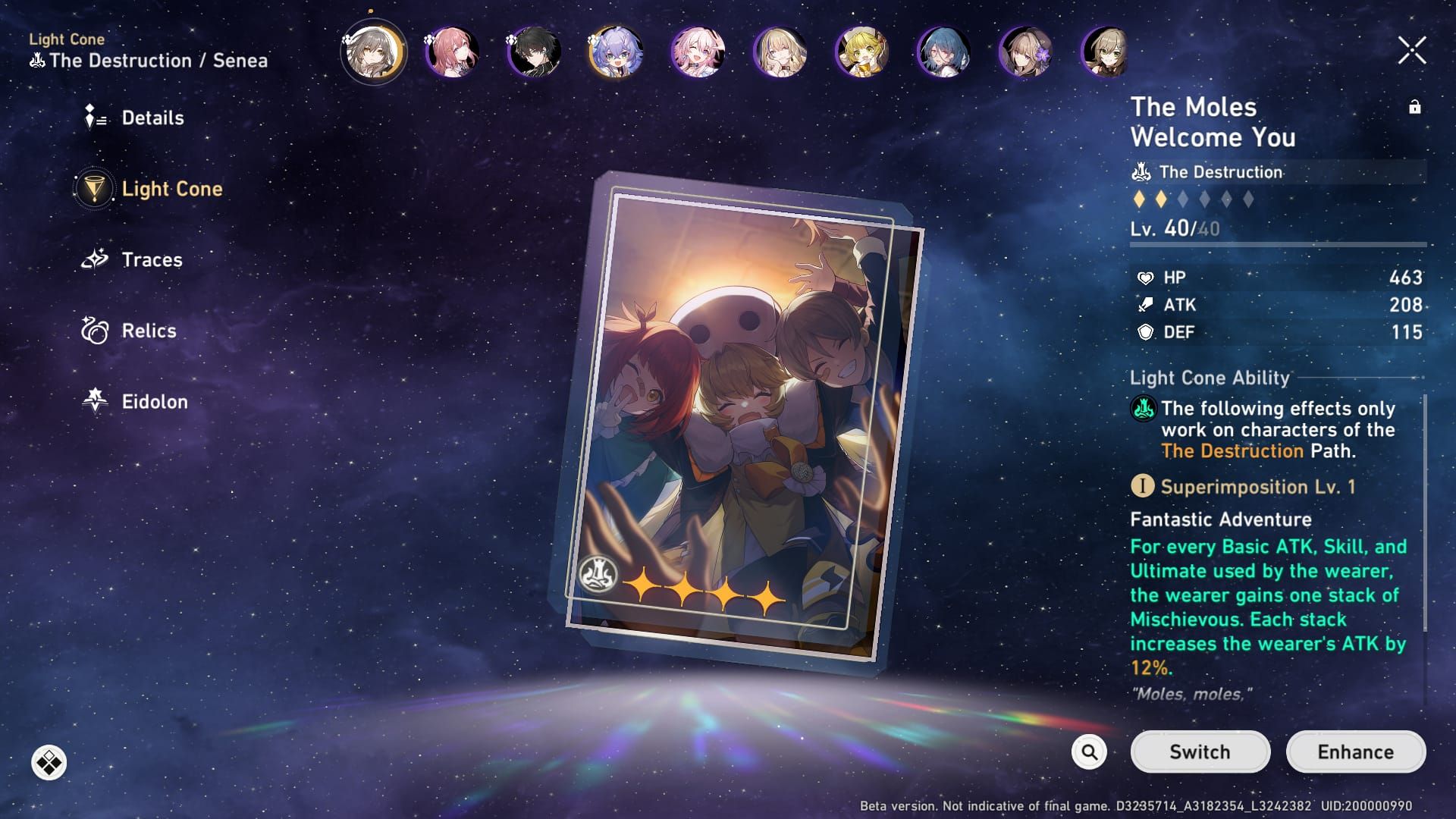Image resolution: width=1456 pixels, height=819 pixels.
Task: Open the Eidolon panel
Action: [152, 402]
